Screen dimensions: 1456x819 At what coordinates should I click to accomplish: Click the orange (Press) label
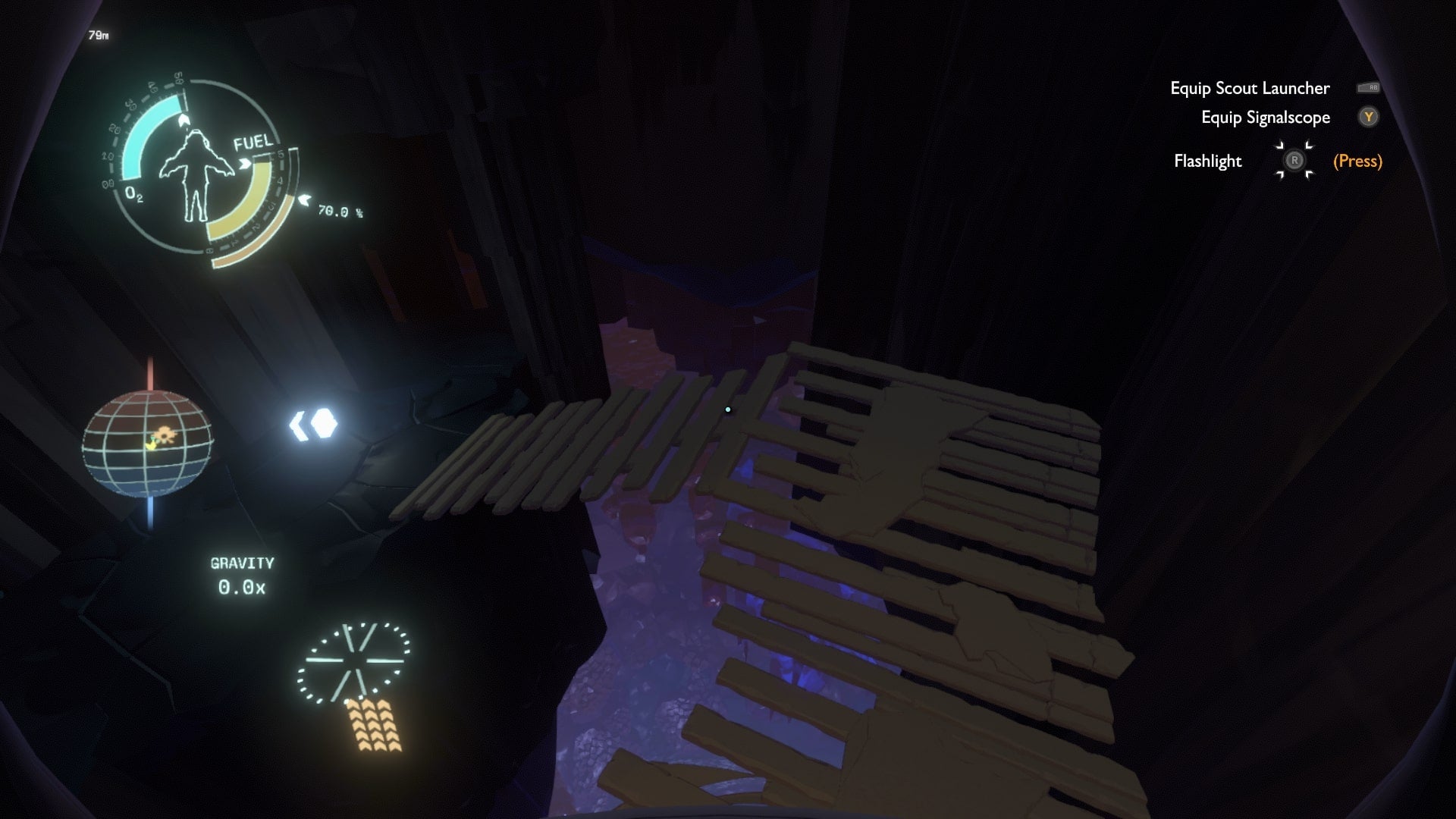[x=1357, y=161]
